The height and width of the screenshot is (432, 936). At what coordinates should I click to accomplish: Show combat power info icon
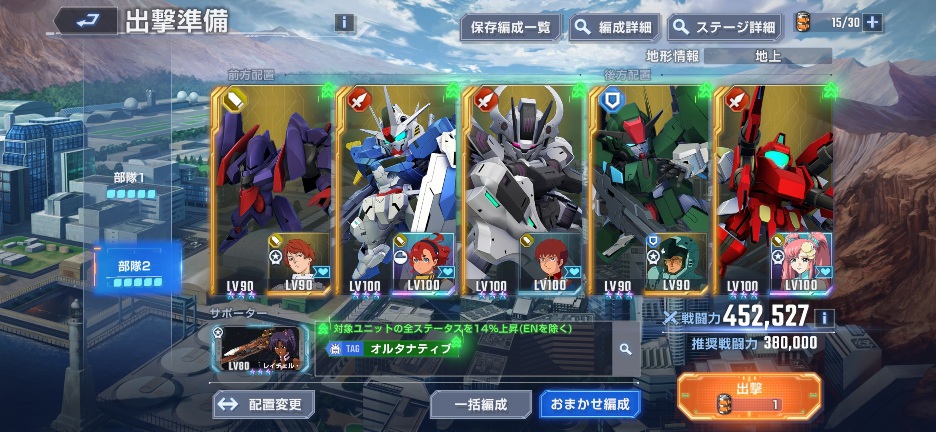(x=824, y=318)
